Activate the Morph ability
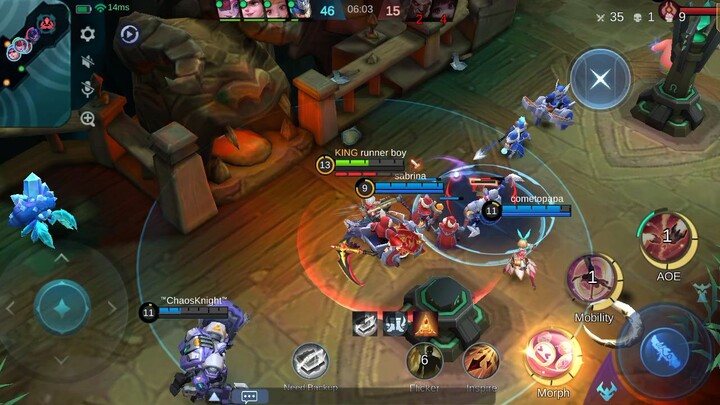This screenshot has width=720, height=405. point(553,357)
